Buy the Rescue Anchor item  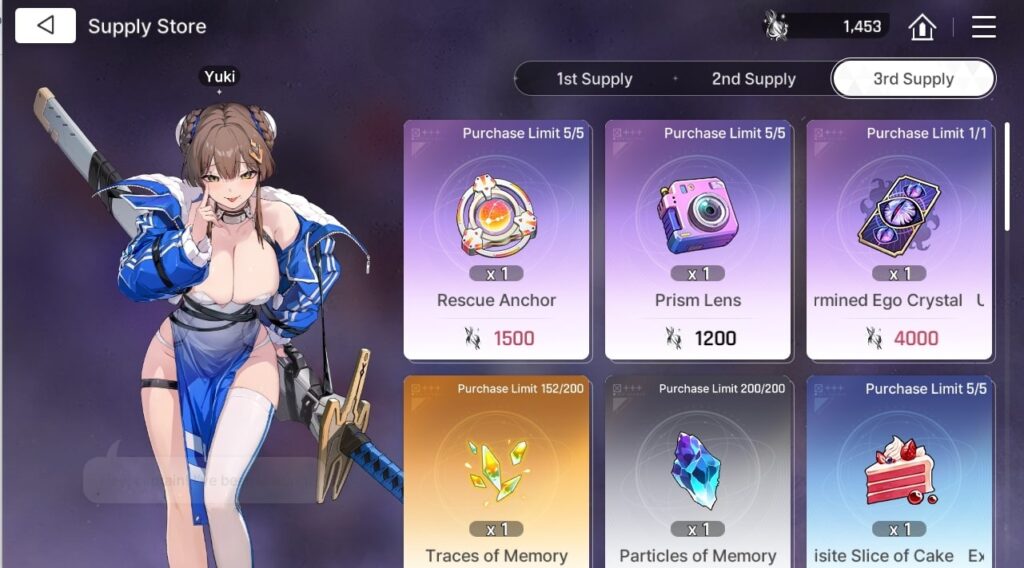click(x=496, y=240)
